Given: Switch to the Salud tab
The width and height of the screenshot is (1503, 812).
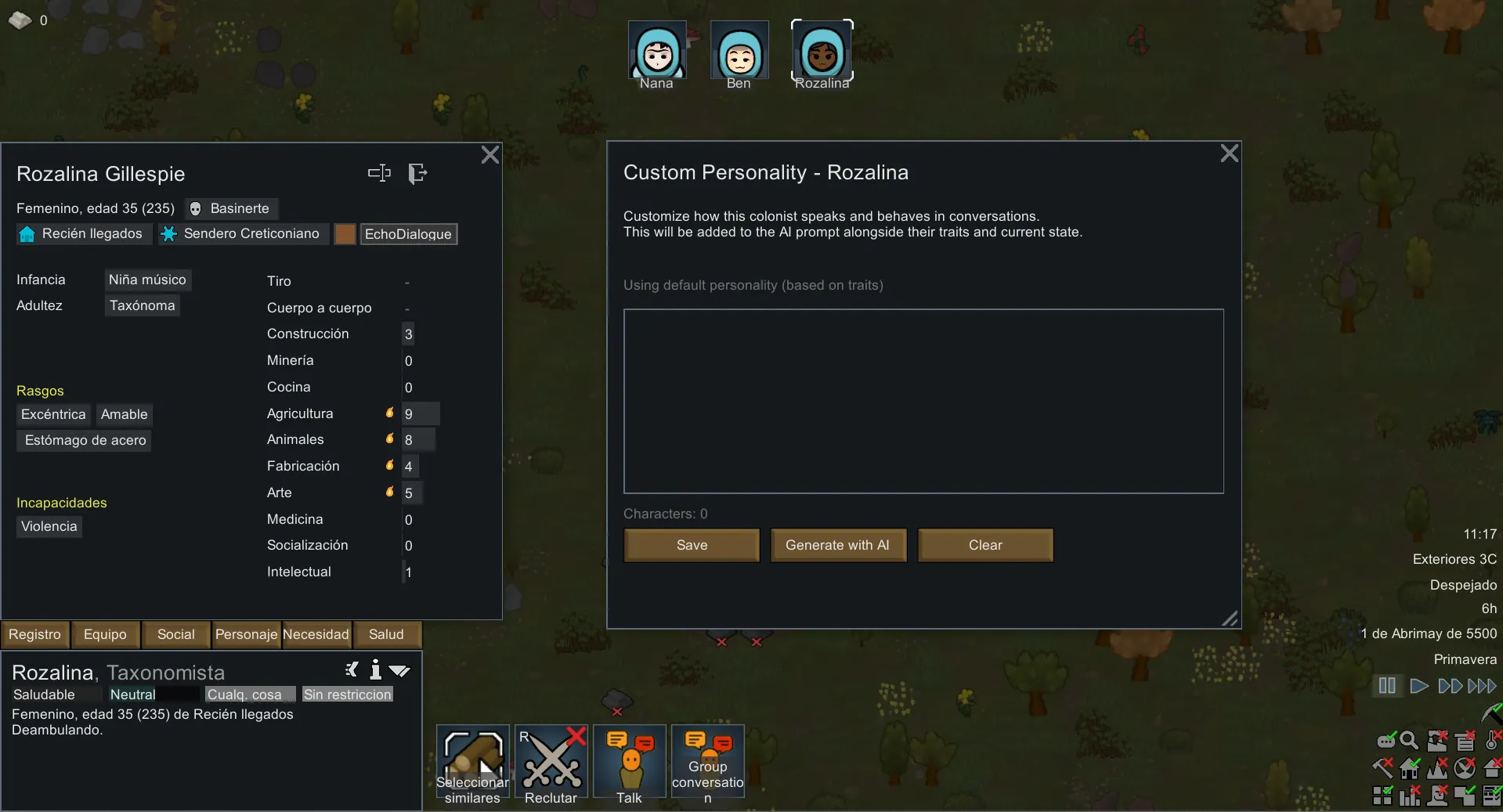Looking at the screenshot, I should point(386,634).
